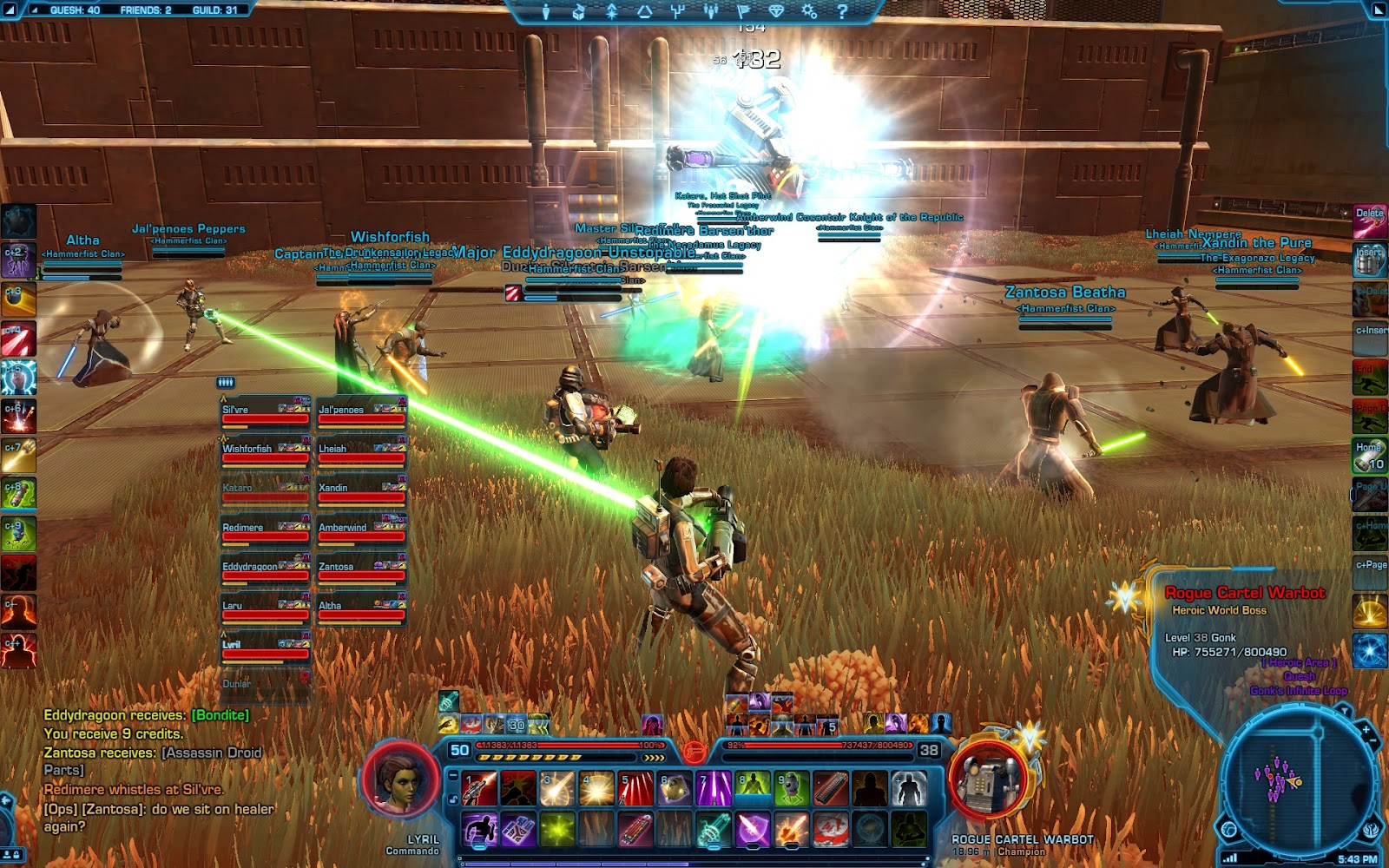Viewport: 1389px width, 868px height.
Task: Use the purple beam ability in slot 7
Action: 714,789
